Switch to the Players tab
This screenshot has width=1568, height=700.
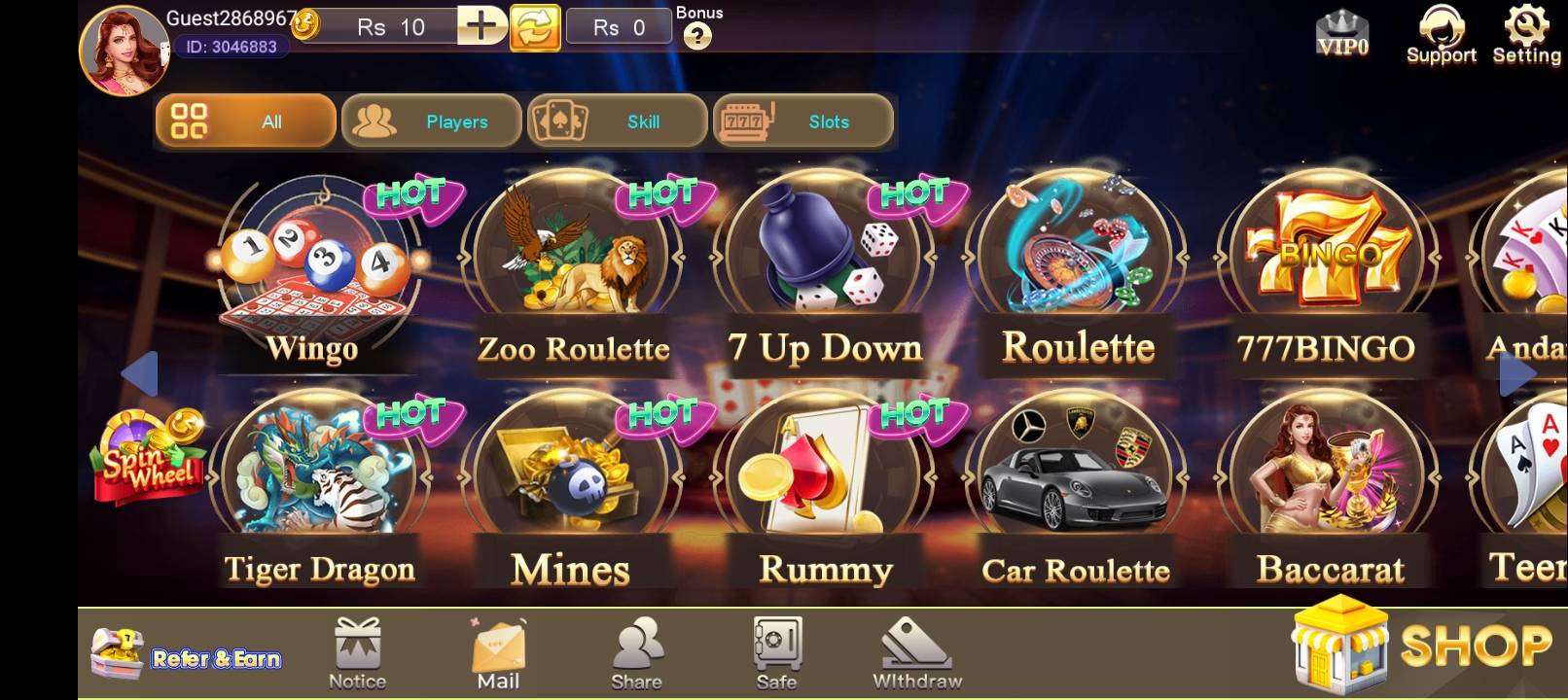coord(431,121)
